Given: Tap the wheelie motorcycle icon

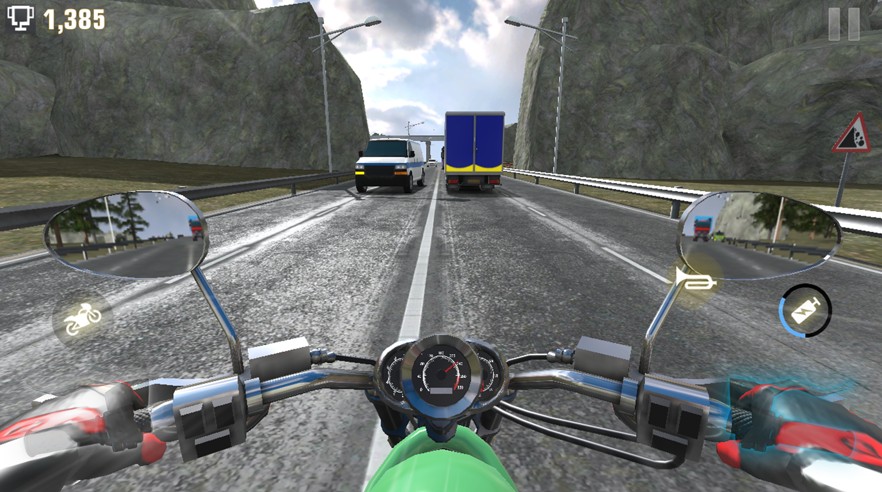Looking at the screenshot, I should 82,319.
